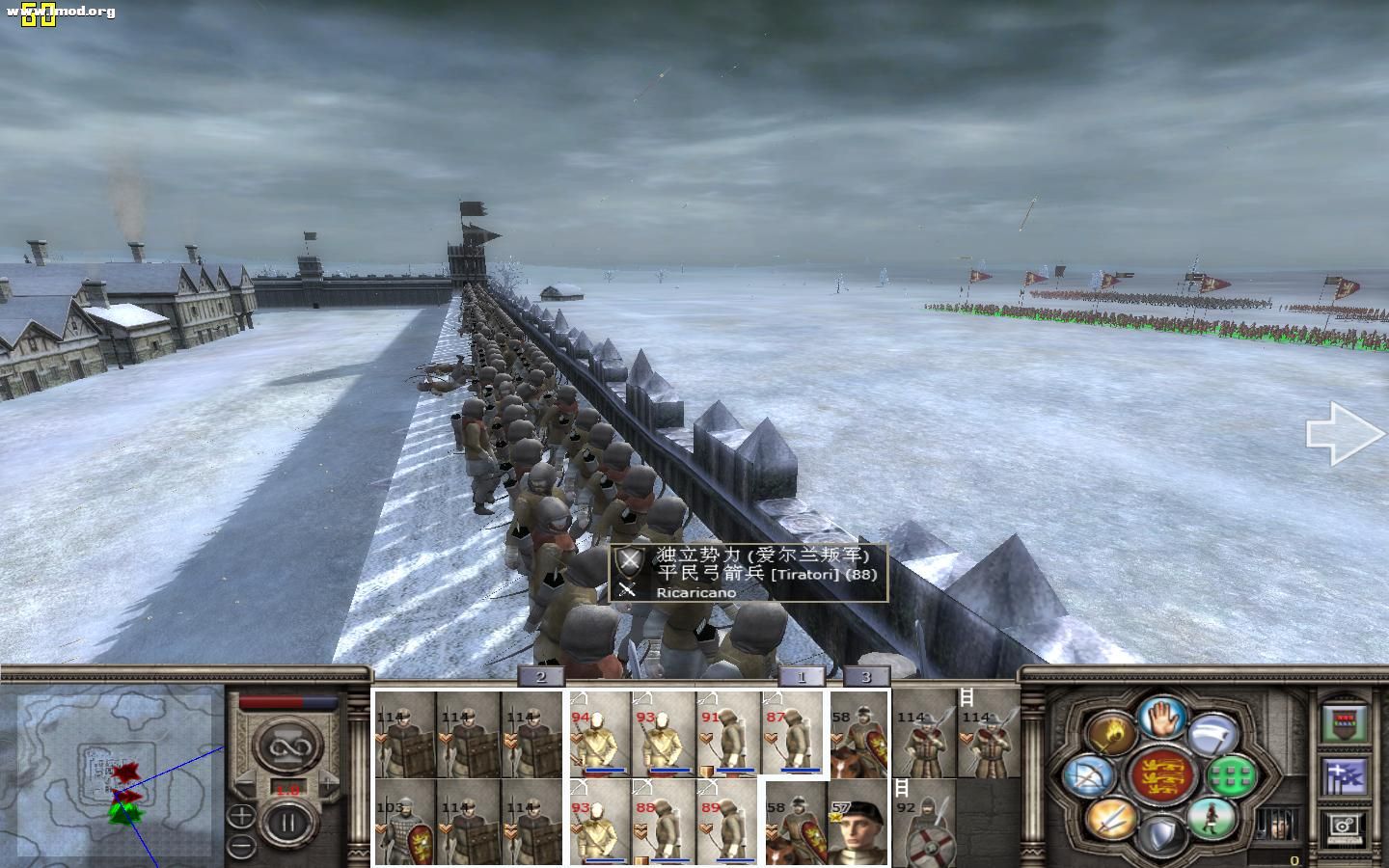Select army group tab 3
The width and height of the screenshot is (1389, 868).
(x=865, y=676)
